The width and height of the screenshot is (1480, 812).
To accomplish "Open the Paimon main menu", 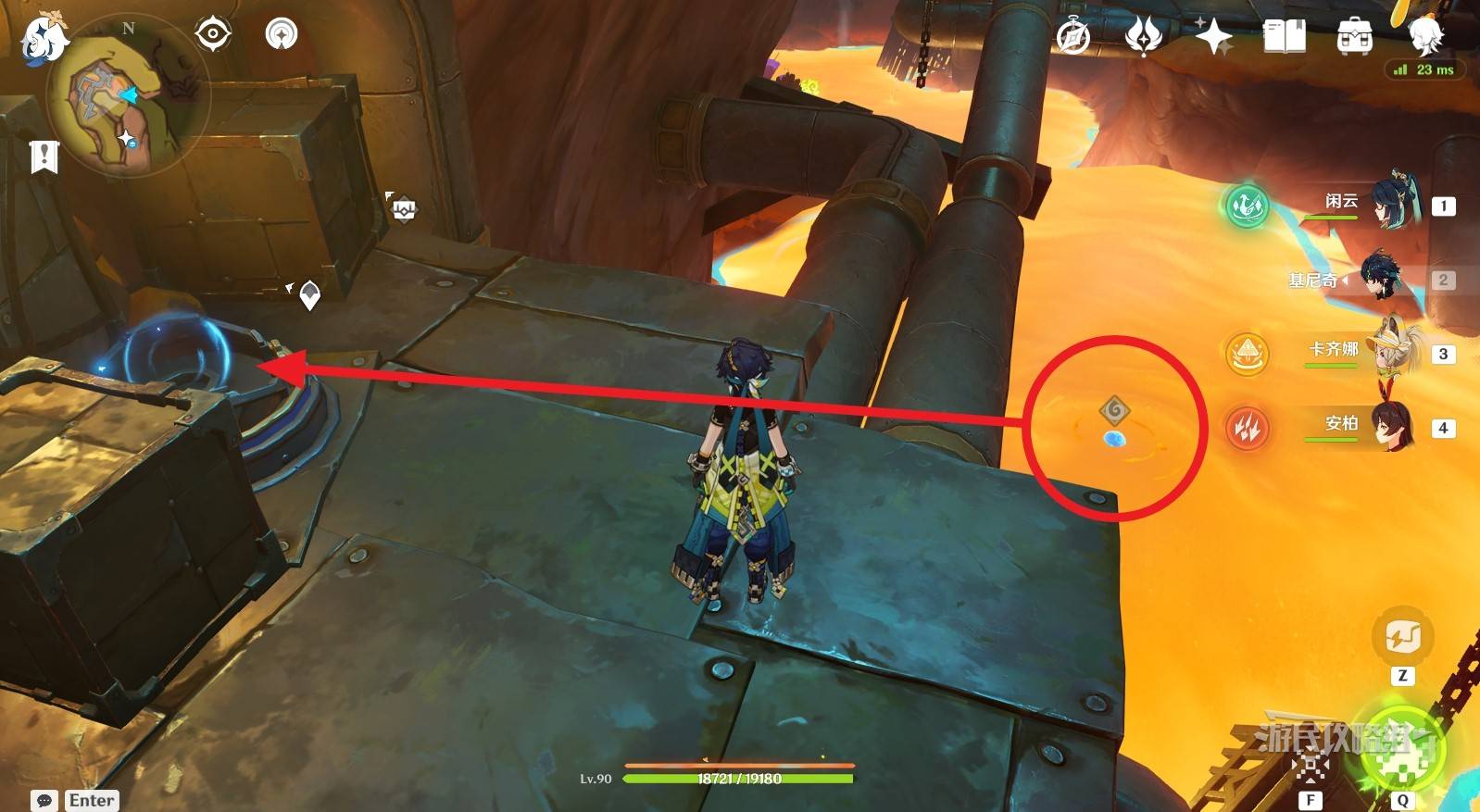I will [x=44, y=41].
